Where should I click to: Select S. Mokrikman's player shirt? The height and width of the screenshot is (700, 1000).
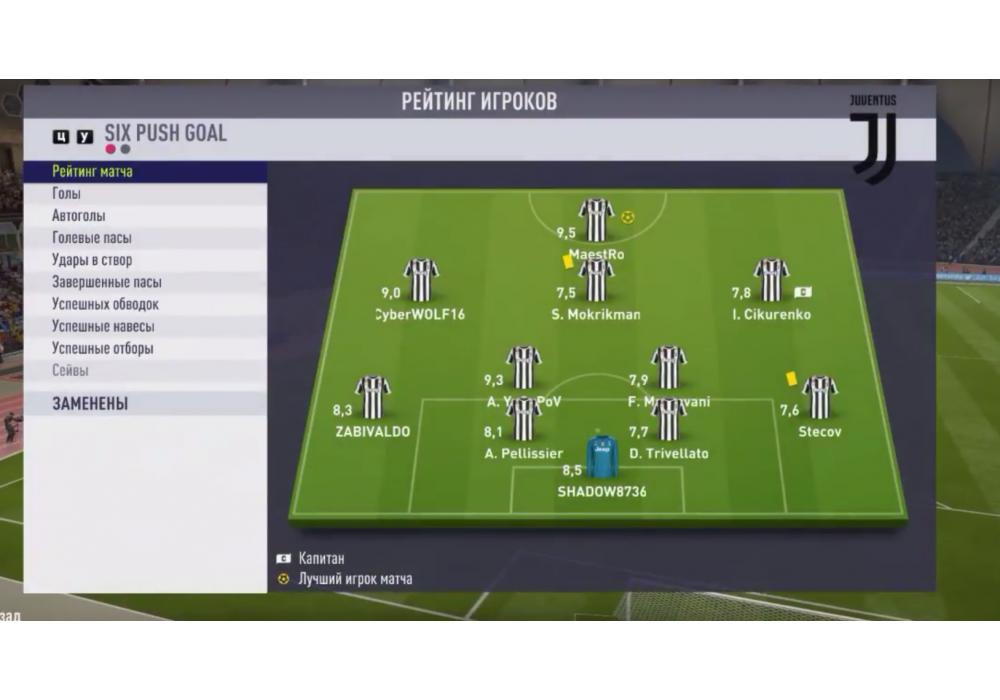(x=596, y=280)
